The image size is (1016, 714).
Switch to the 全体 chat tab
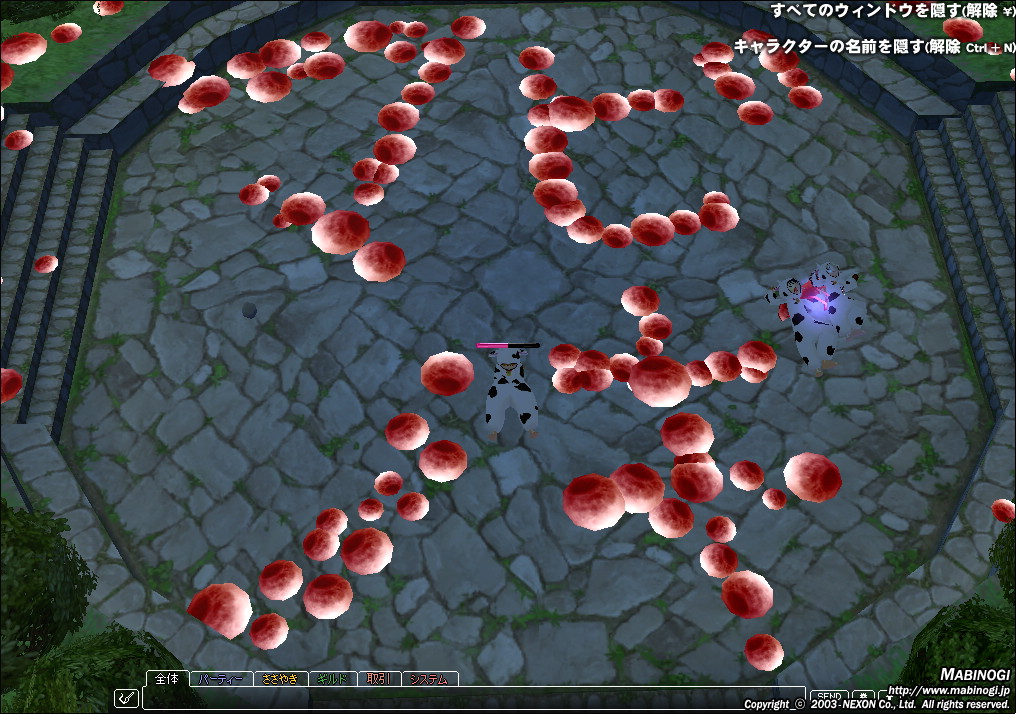[x=168, y=678]
